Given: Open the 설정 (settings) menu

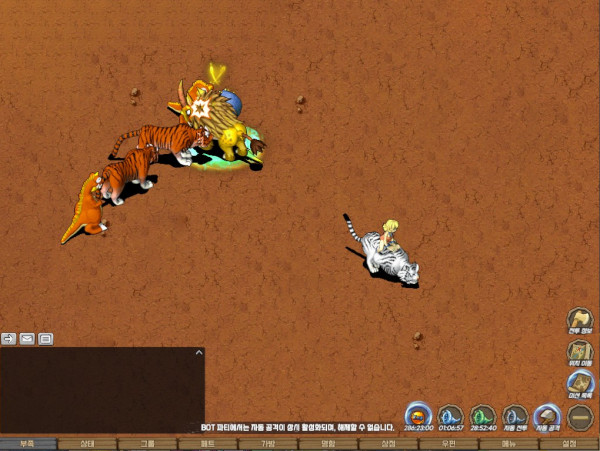Looking at the screenshot, I should (569, 443).
